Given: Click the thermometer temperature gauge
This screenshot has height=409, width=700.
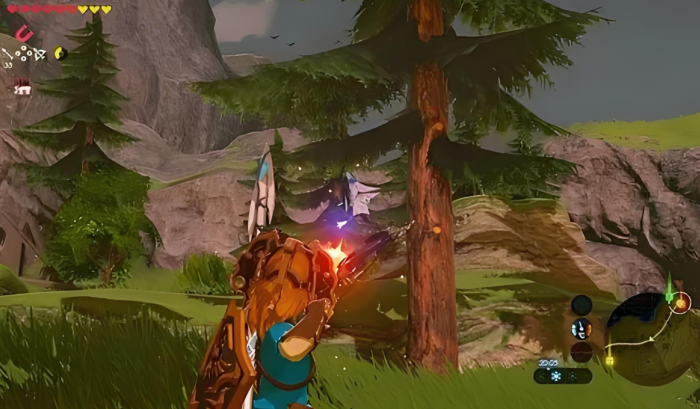Looking at the screenshot, I should [581, 328].
